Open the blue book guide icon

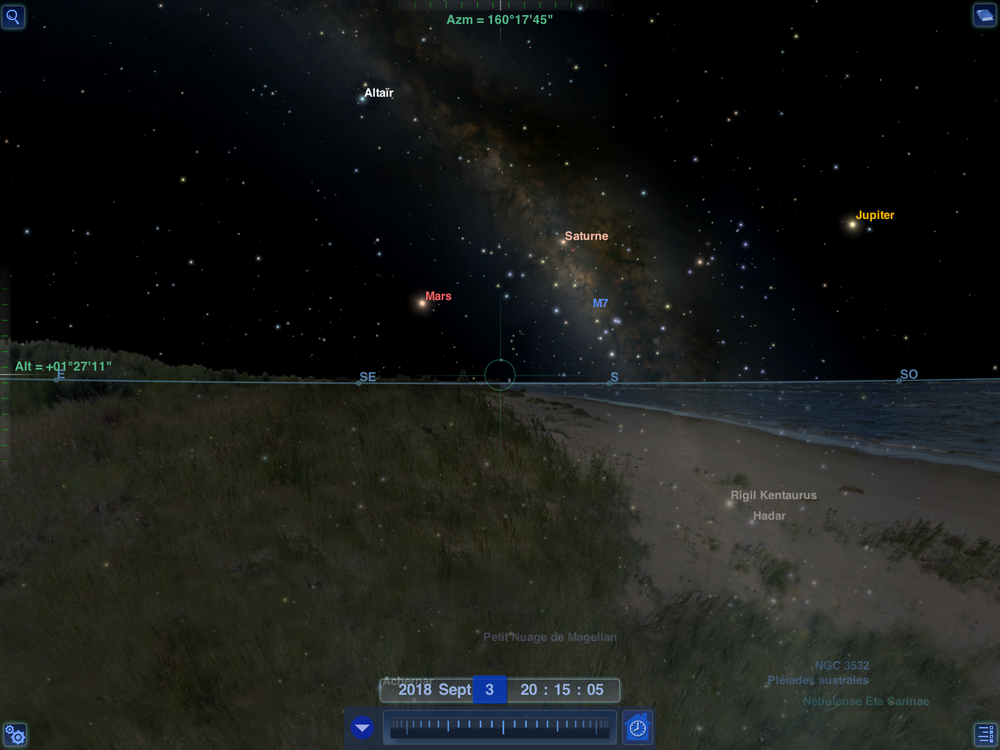click(985, 15)
